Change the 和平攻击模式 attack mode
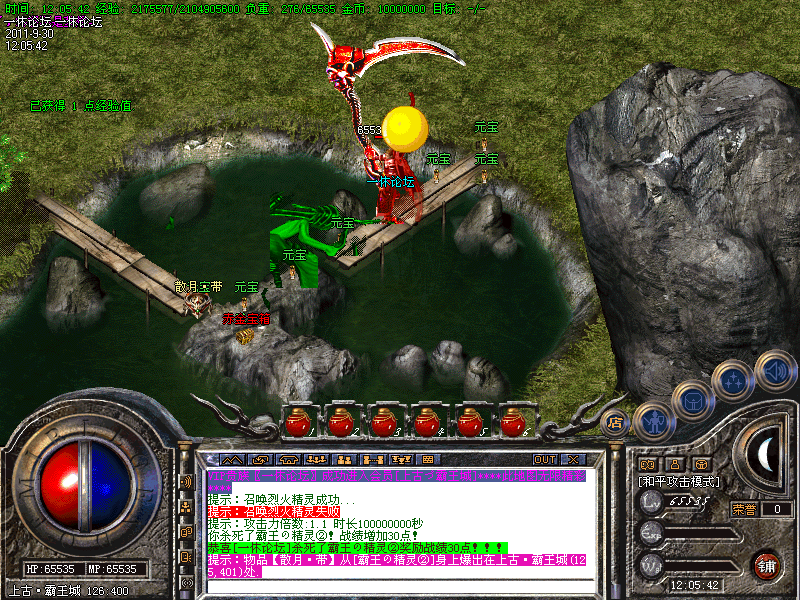Viewport: 800px width, 600px height. tap(680, 481)
